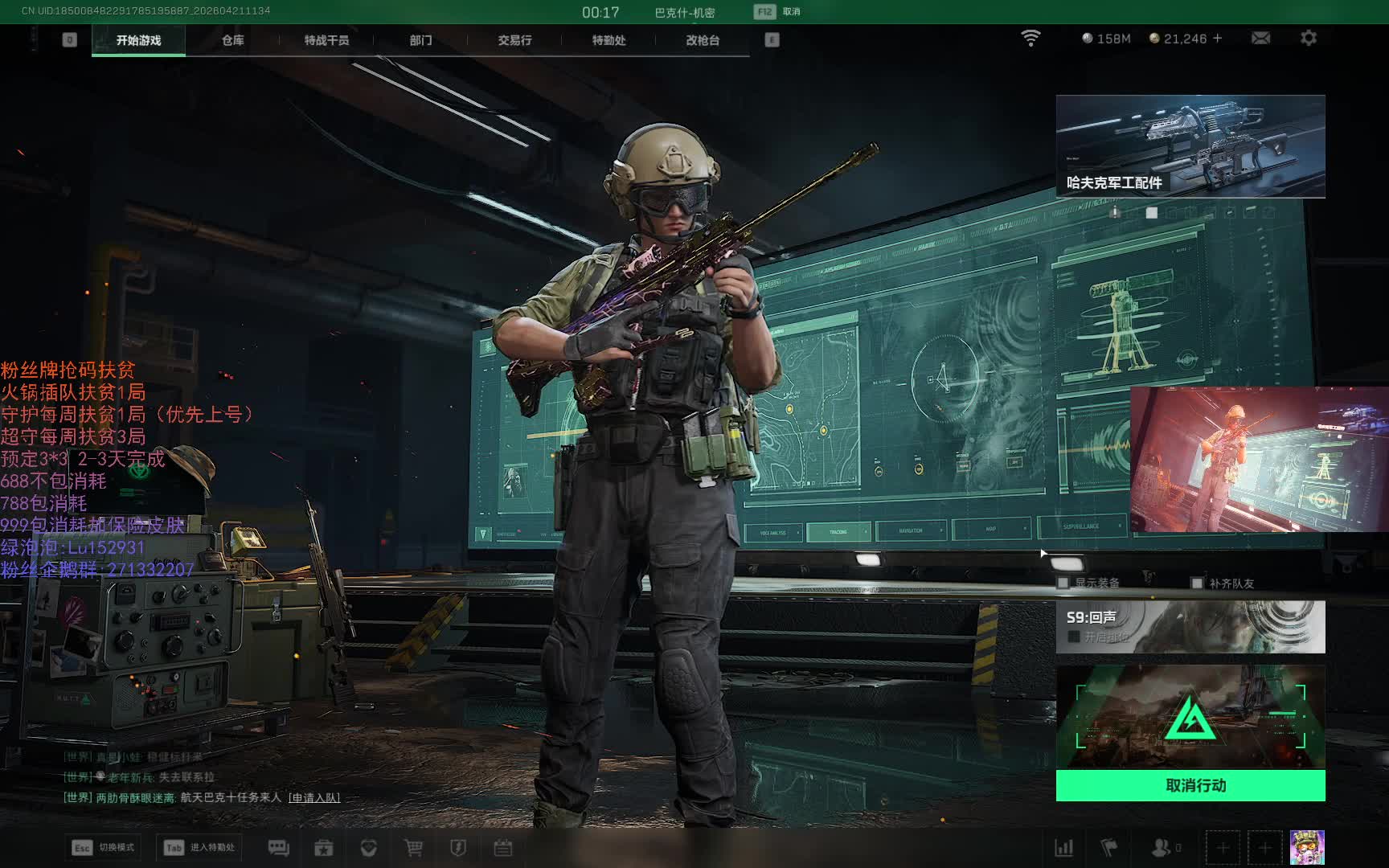Switch to the 仓库 warehouse tab

click(232, 40)
